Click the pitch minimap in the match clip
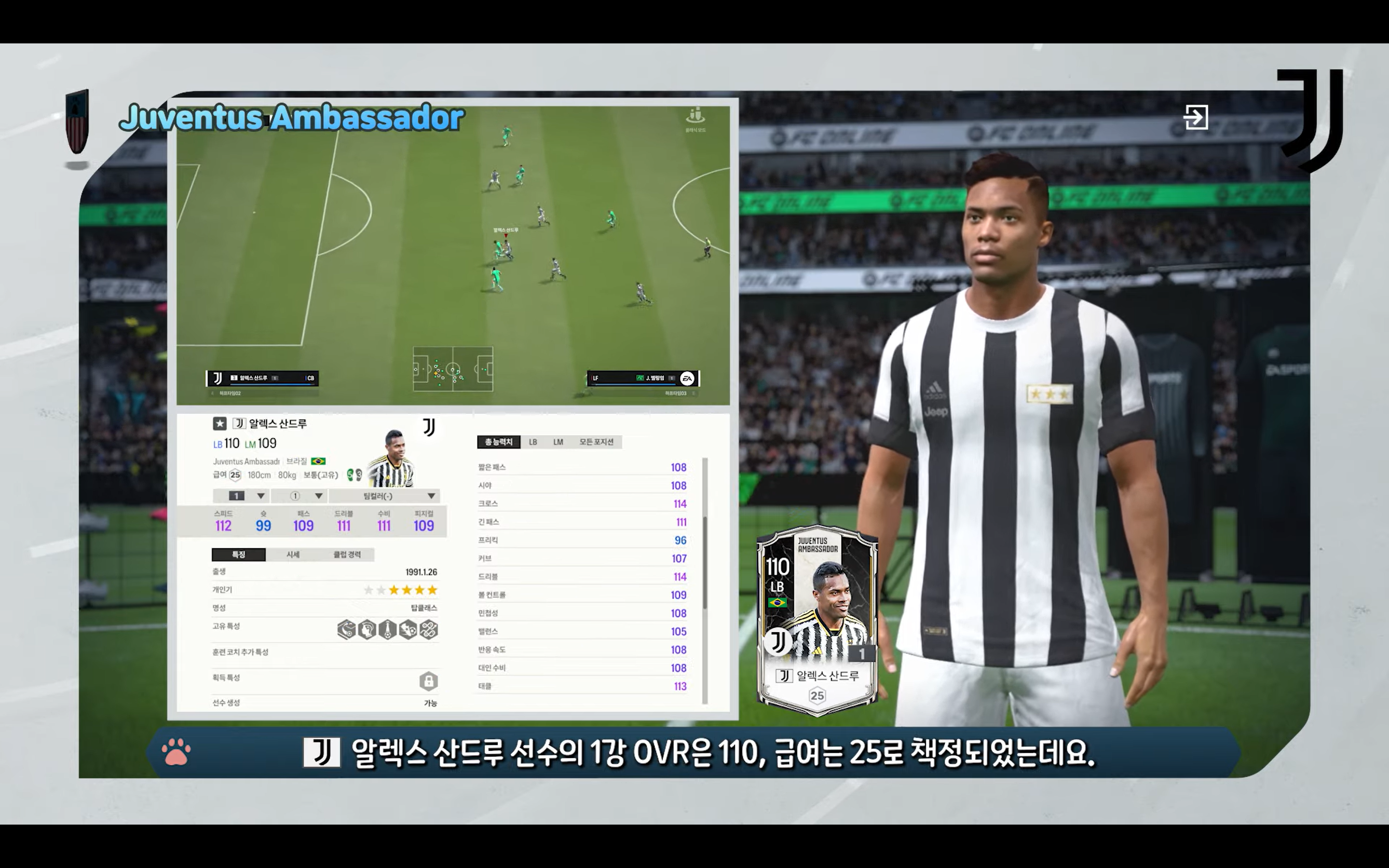This screenshot has height=868, width=1389. [x=453, y=369]
